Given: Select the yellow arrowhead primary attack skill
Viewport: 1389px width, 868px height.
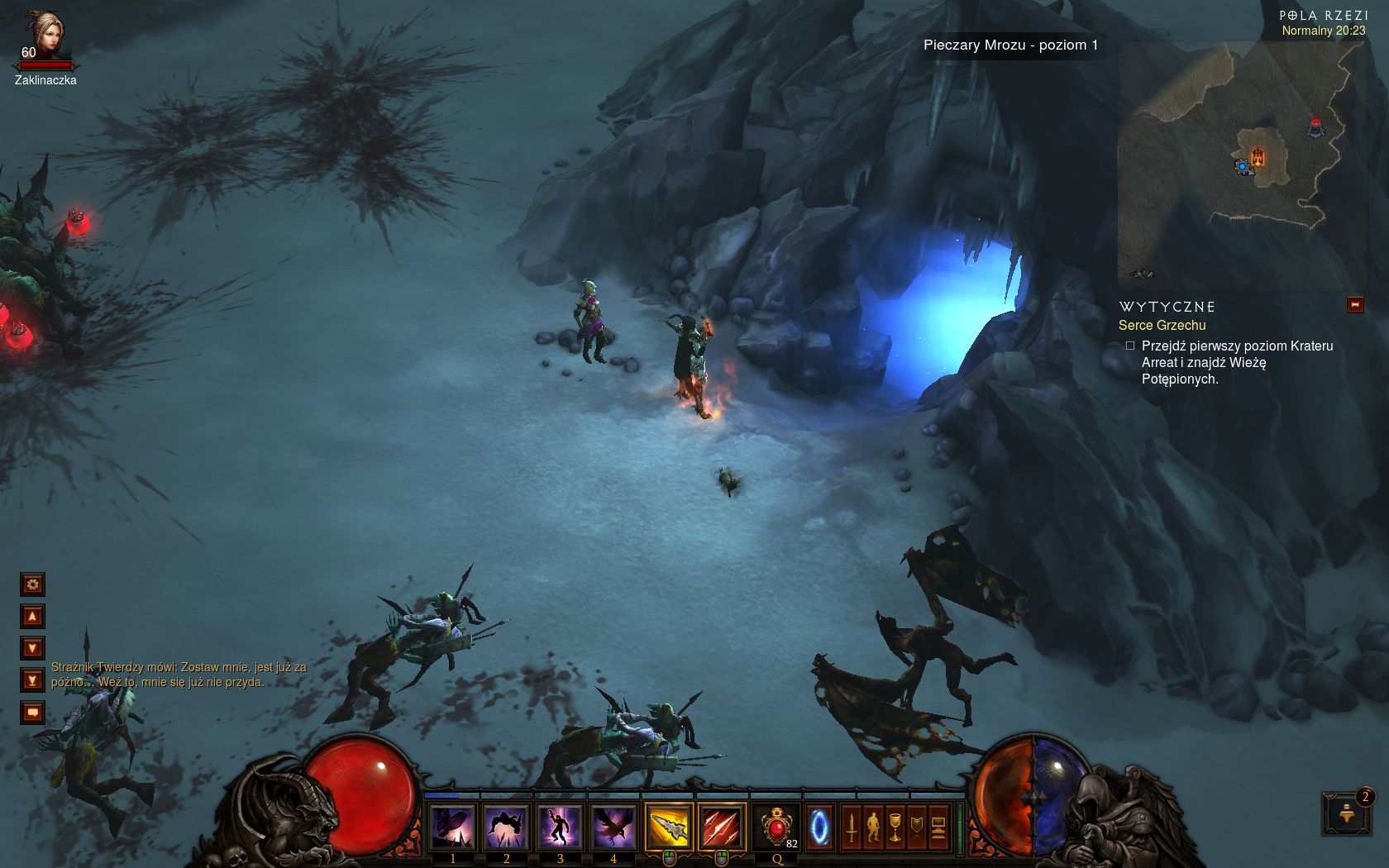Looking at the screenshot, I should click(669, 827).
